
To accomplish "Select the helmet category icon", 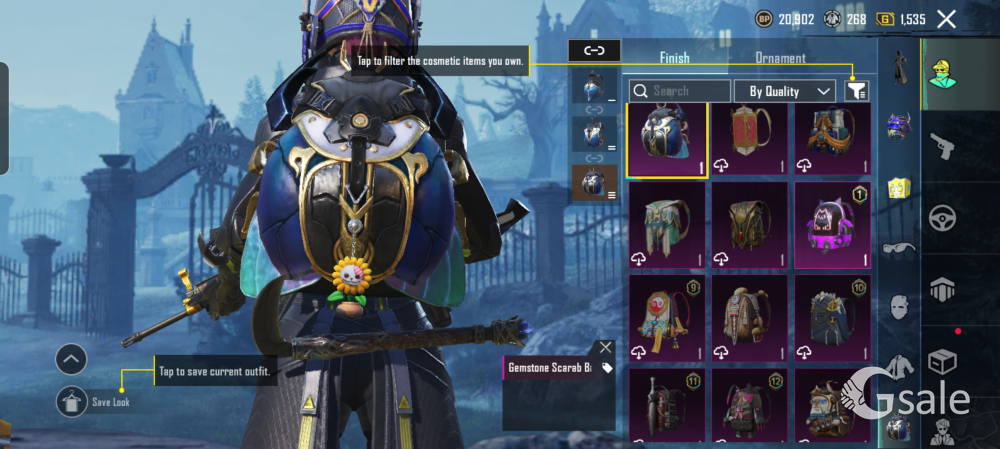I will (898, 126).
